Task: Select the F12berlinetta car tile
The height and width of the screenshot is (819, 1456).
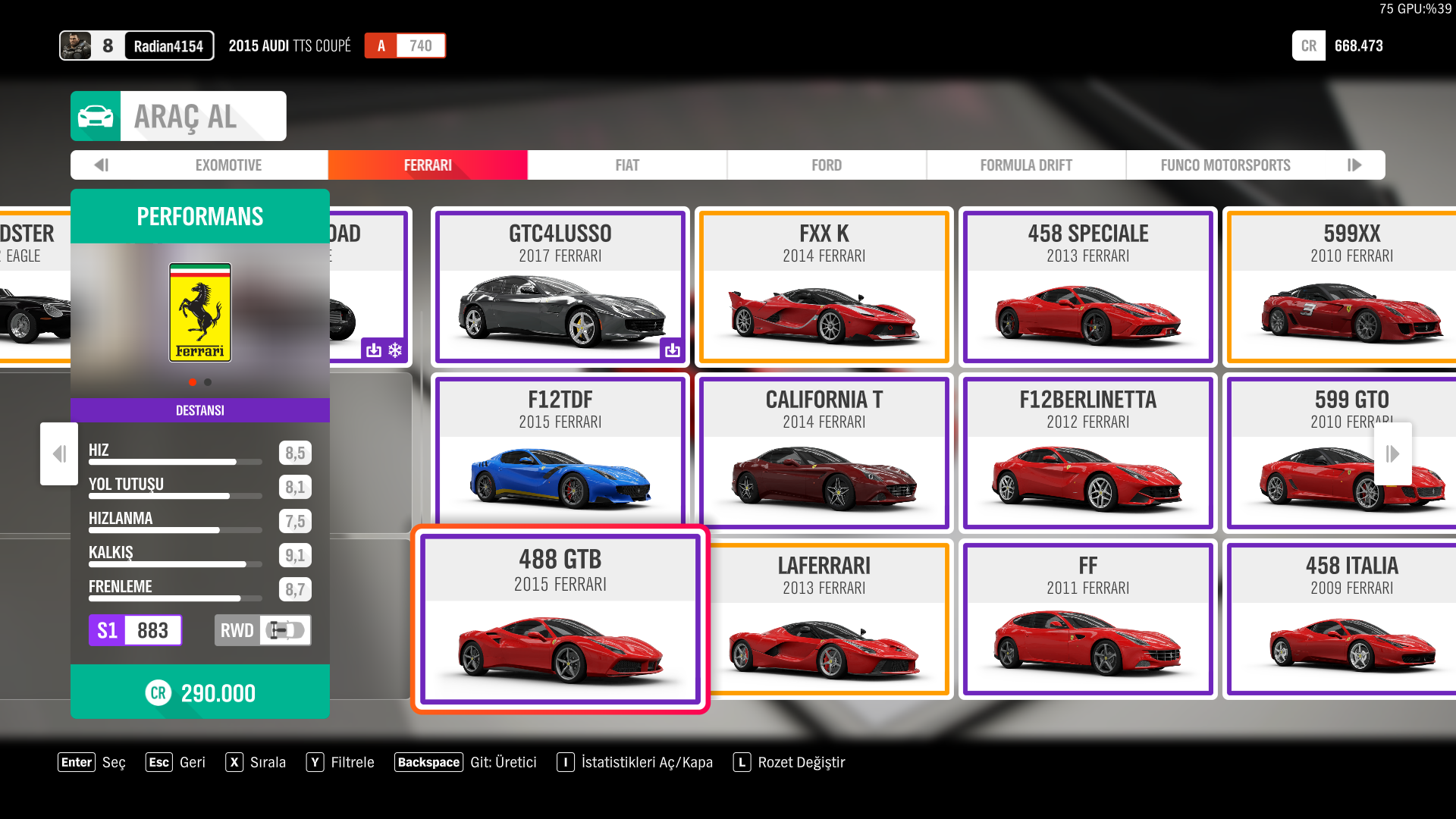Action: (x=1088, y=453)
